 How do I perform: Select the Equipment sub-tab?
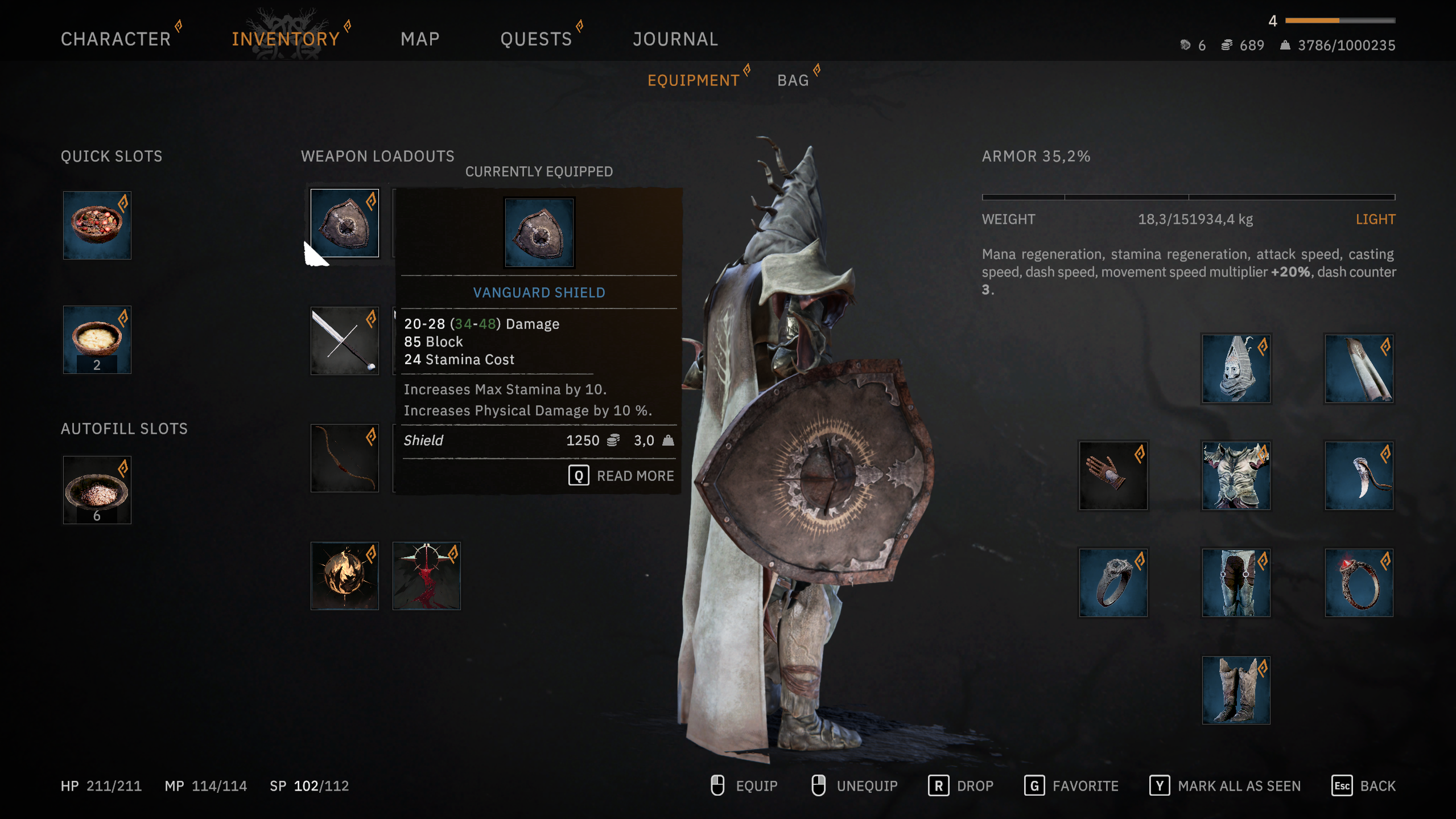pos(693,80)
